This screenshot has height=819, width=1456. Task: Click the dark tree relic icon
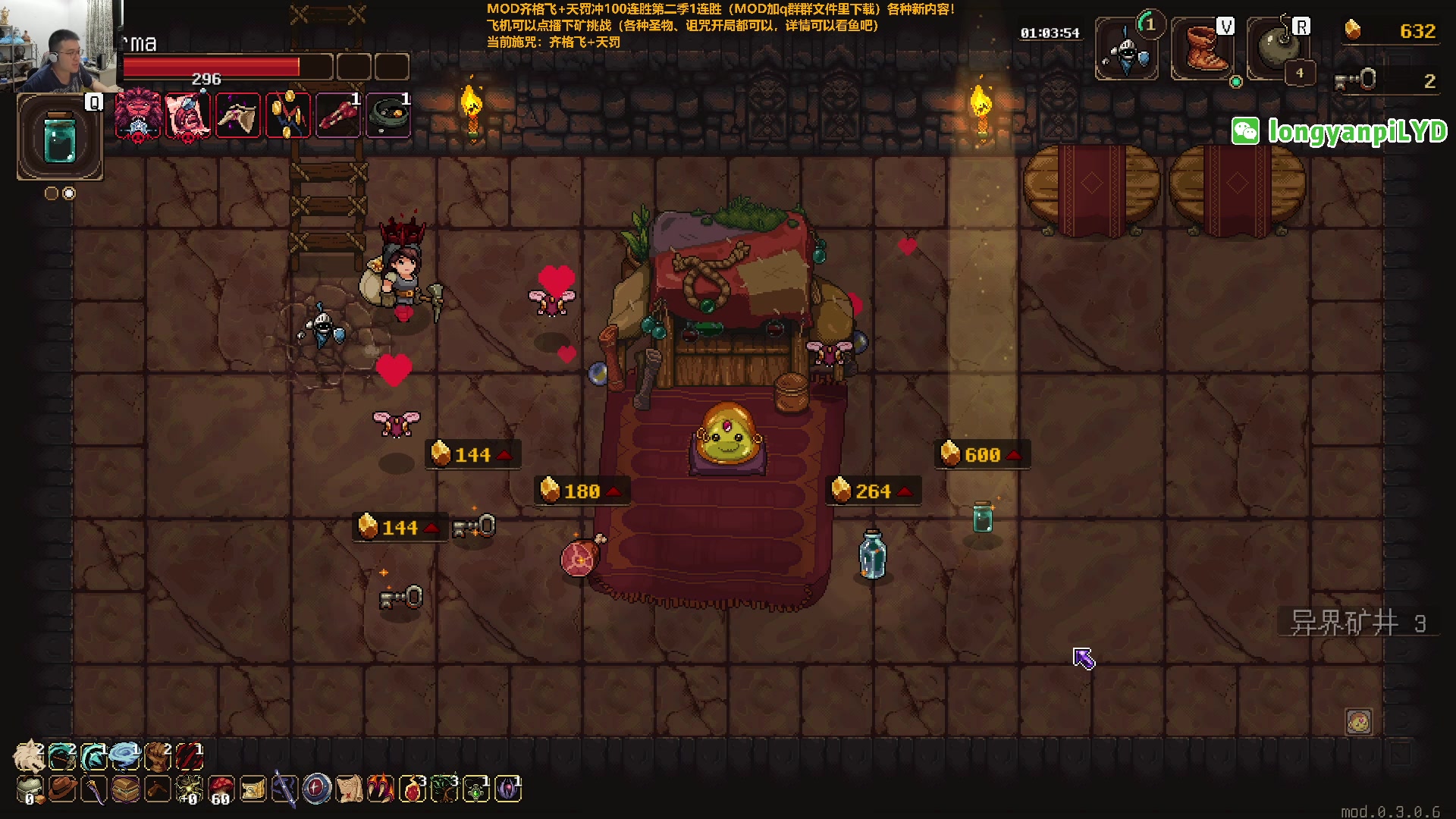(x=444, y=789)
